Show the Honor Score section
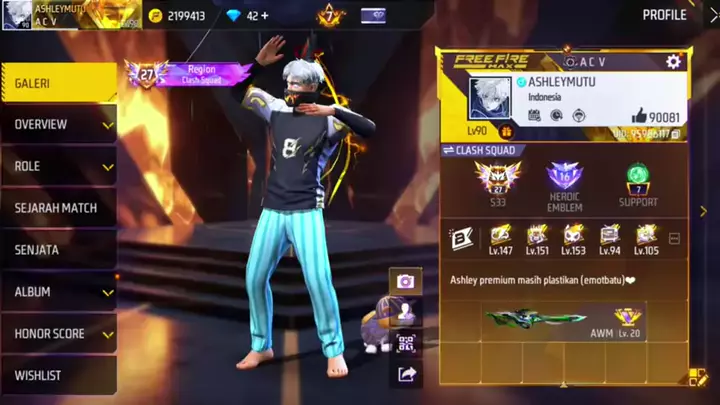 58,334
